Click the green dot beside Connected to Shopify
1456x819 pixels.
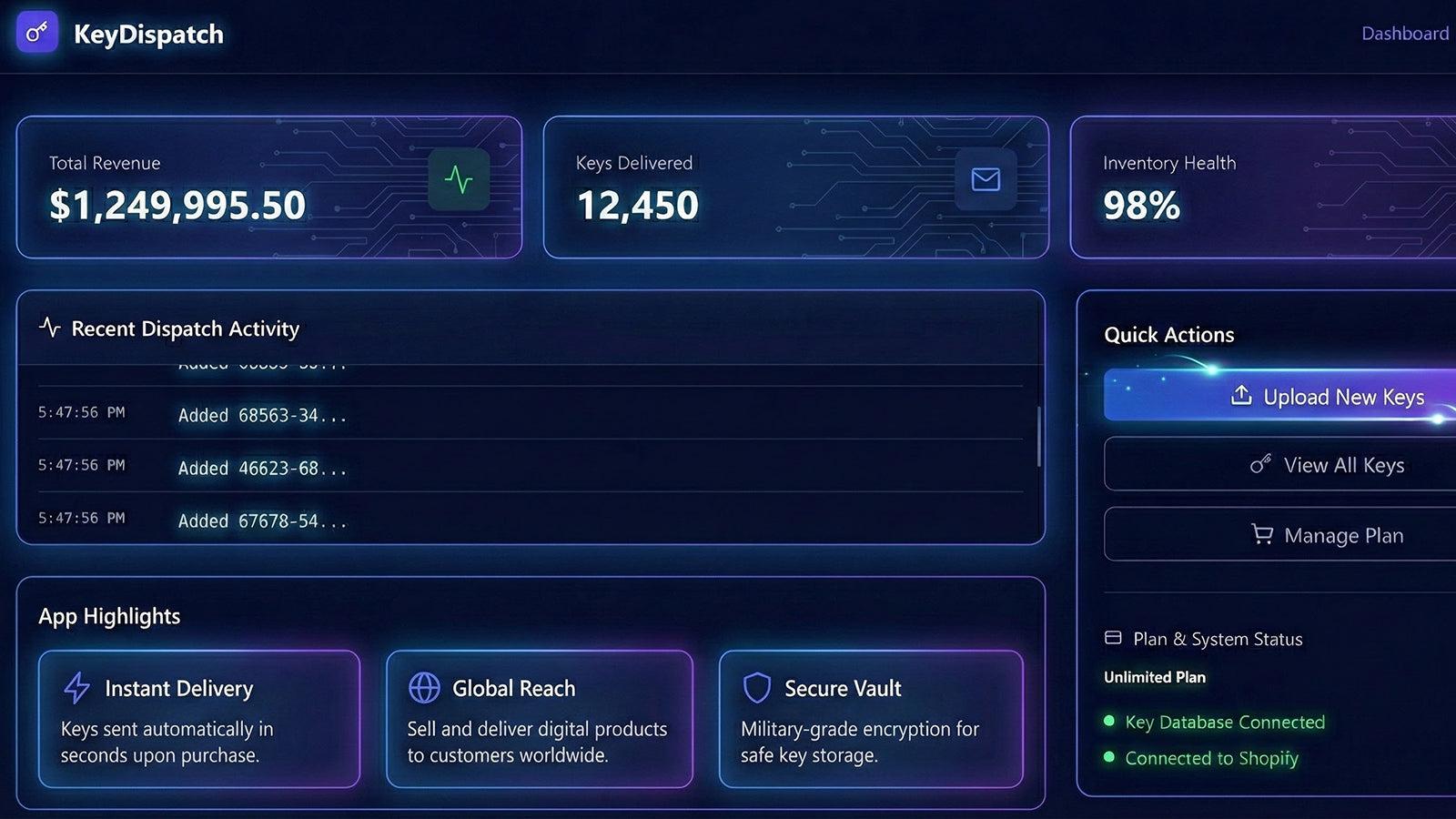coord(1109,757)
